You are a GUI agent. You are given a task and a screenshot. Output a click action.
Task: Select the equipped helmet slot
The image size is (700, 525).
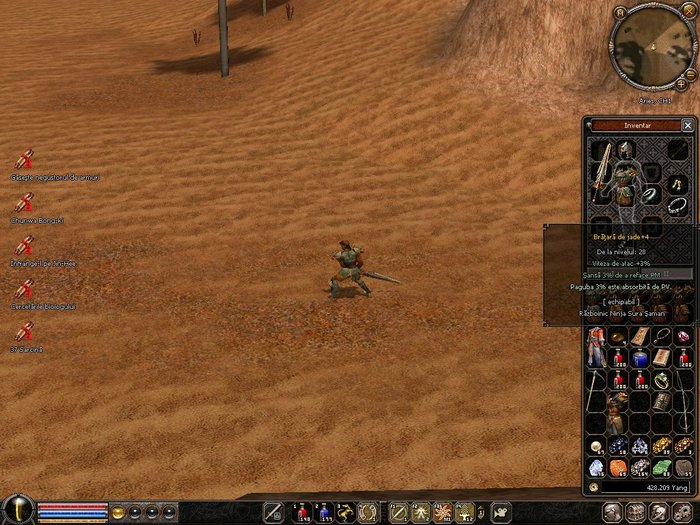(x=625, y=151)
